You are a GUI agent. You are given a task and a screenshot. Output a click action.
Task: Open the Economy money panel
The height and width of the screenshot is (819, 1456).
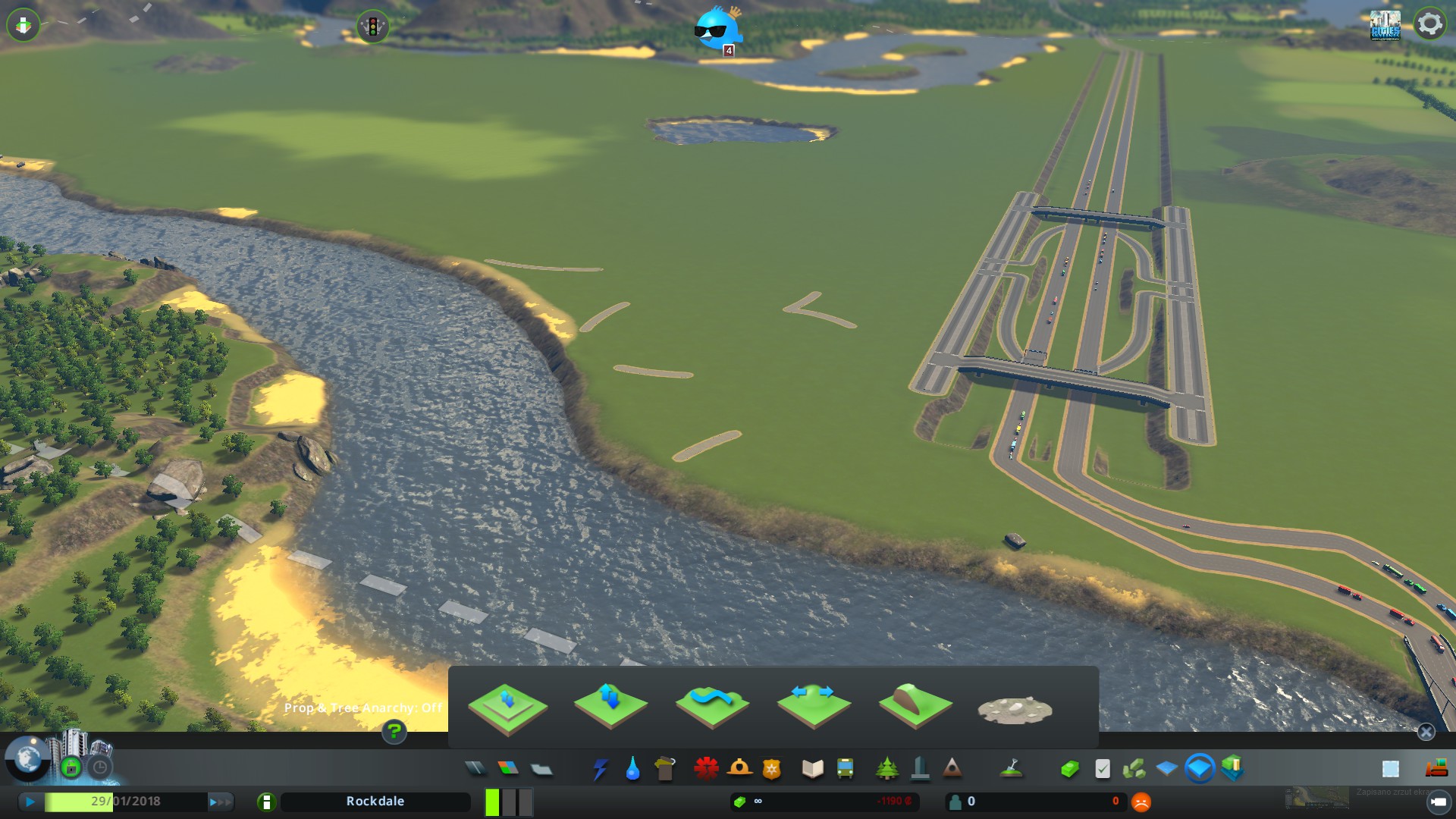point(1069,769)
